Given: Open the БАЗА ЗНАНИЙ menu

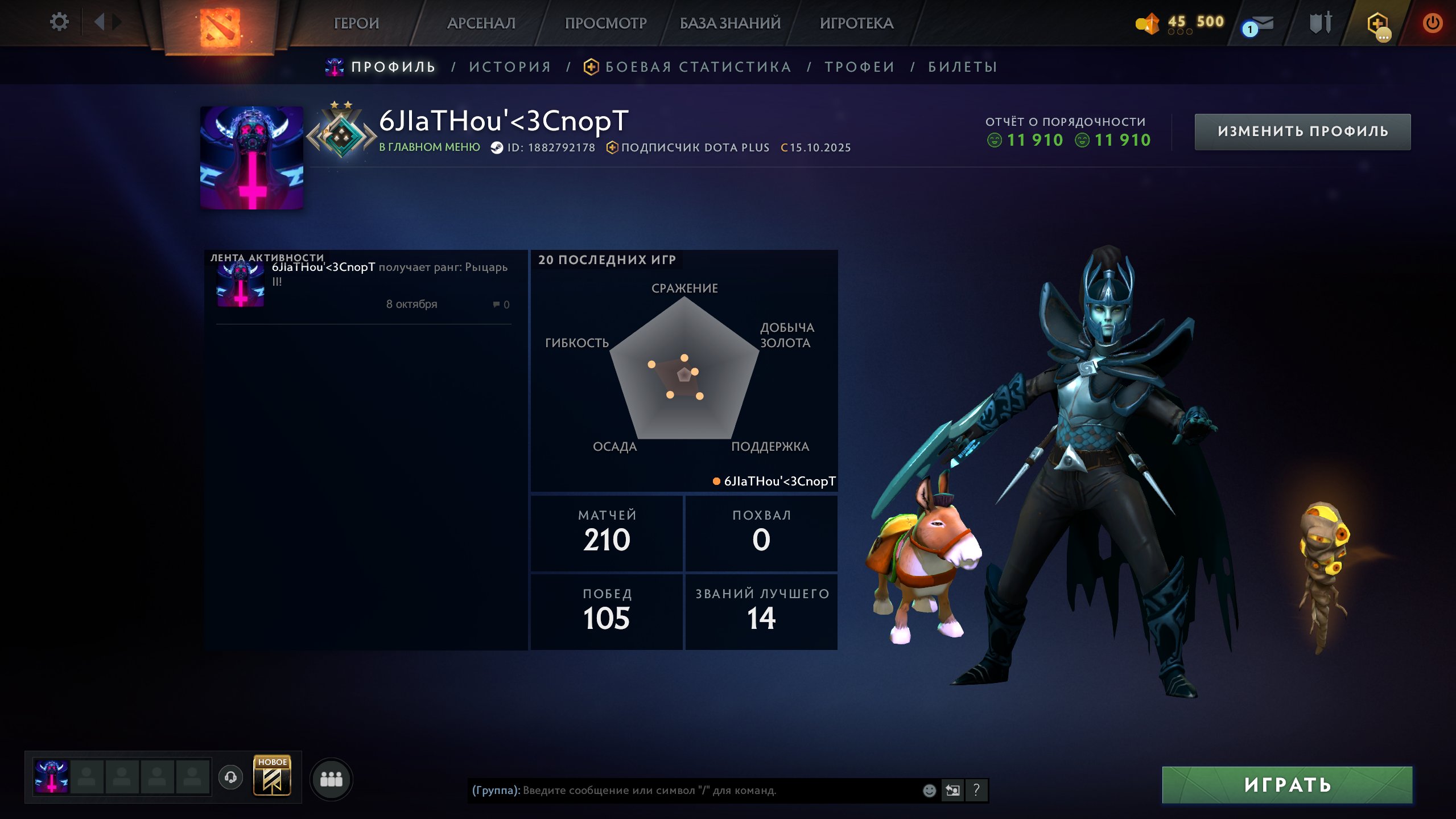Looking at the screenshot, I should point(730,23).
